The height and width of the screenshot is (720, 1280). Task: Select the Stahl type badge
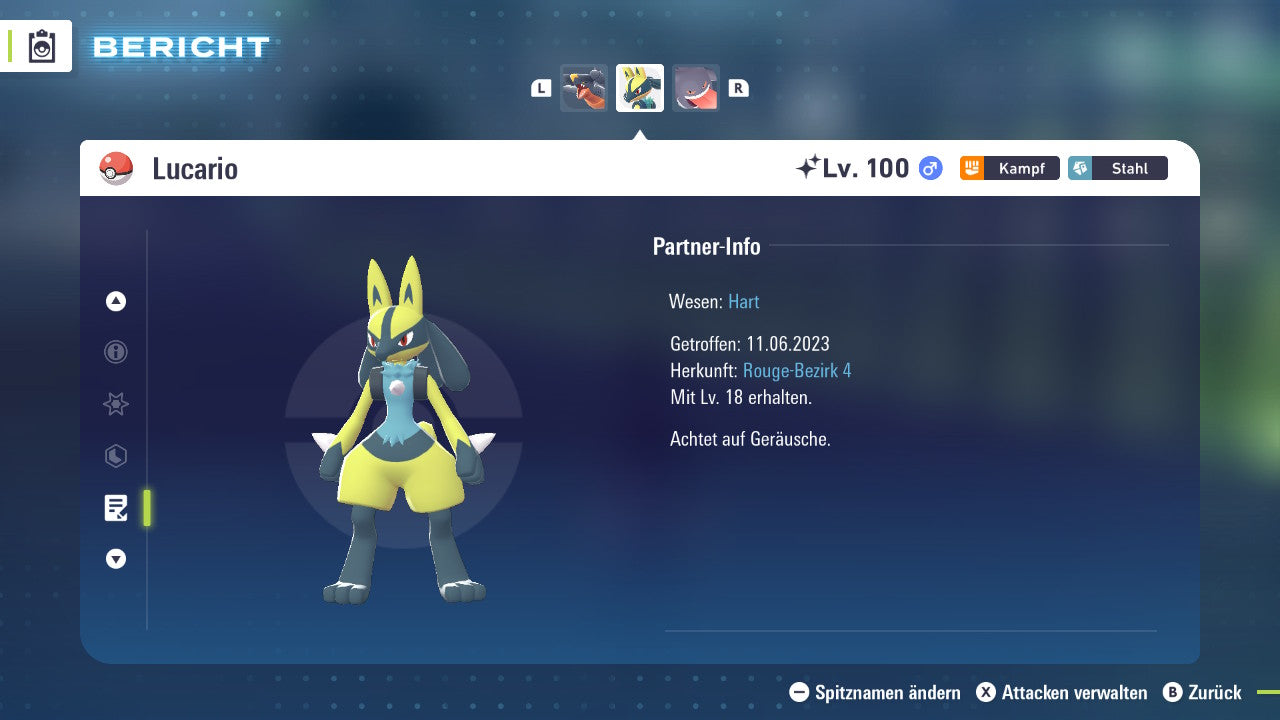pos(1117,168)
